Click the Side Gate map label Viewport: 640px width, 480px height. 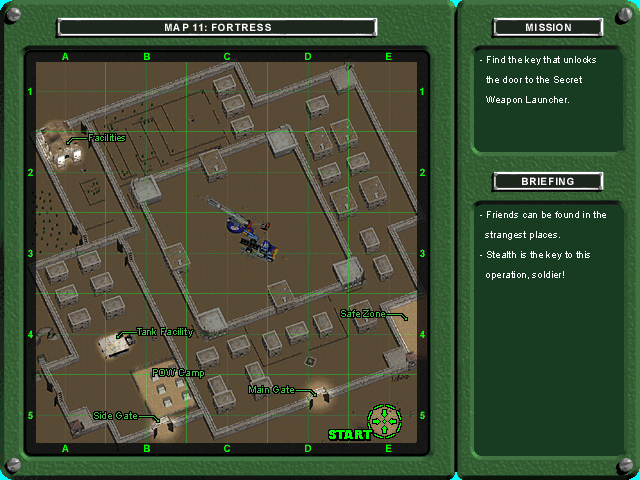(x=115, y=415)
